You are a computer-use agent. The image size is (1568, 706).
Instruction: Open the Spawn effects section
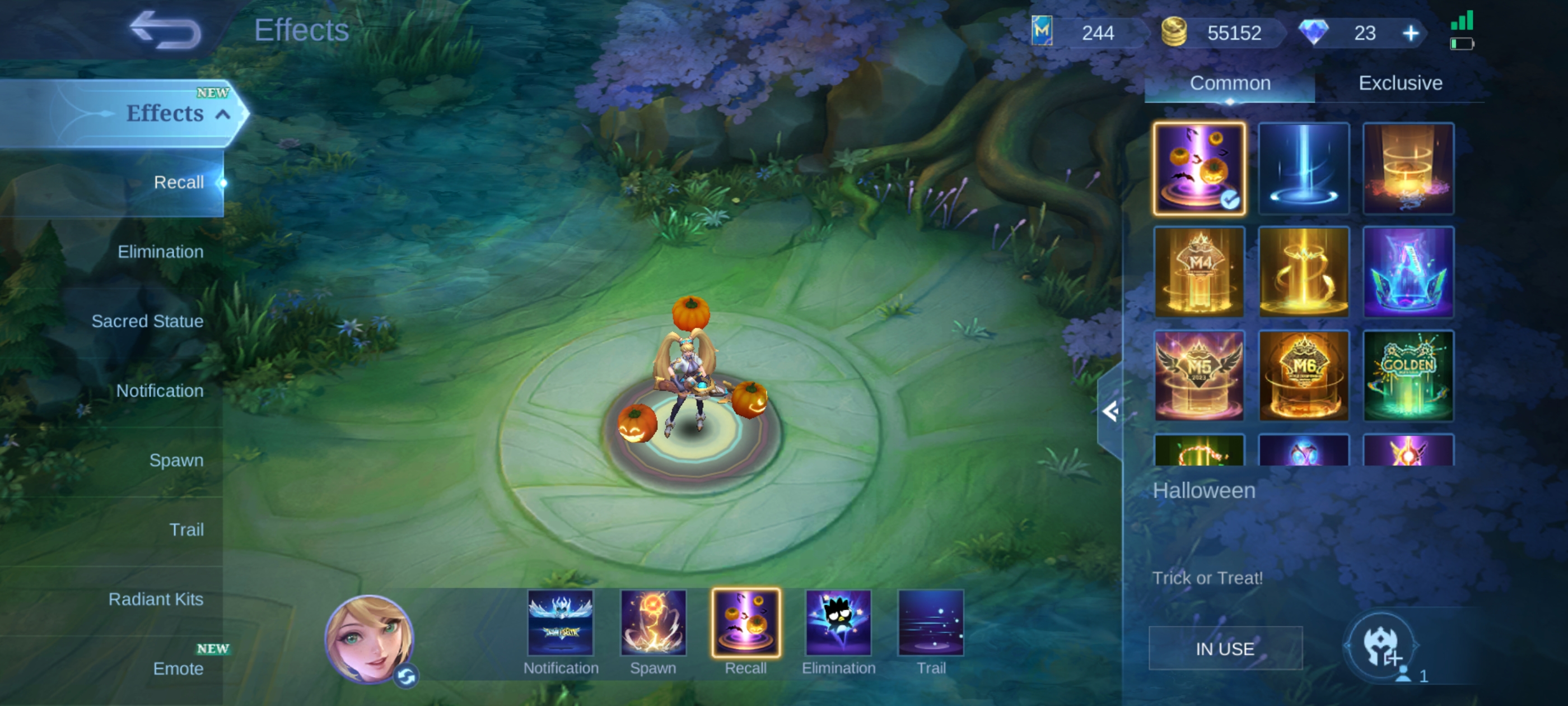(176, 460)
